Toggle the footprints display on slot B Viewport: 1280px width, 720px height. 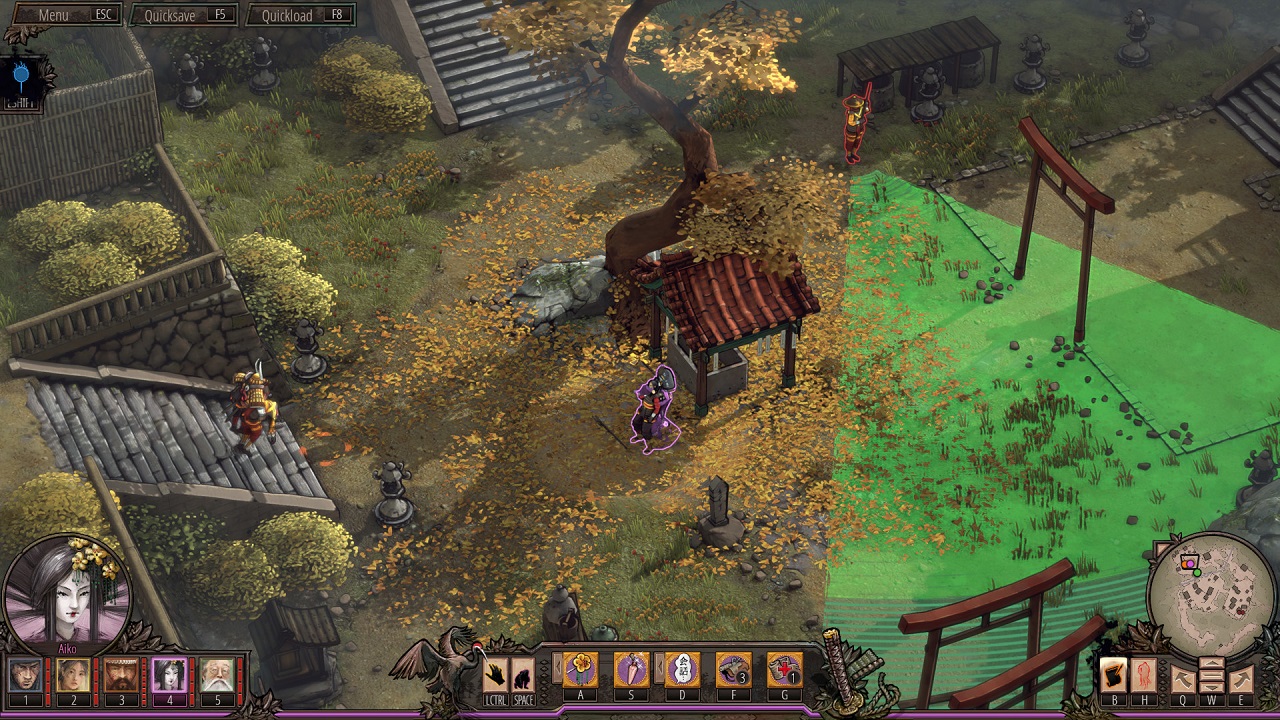(1113, 675)
